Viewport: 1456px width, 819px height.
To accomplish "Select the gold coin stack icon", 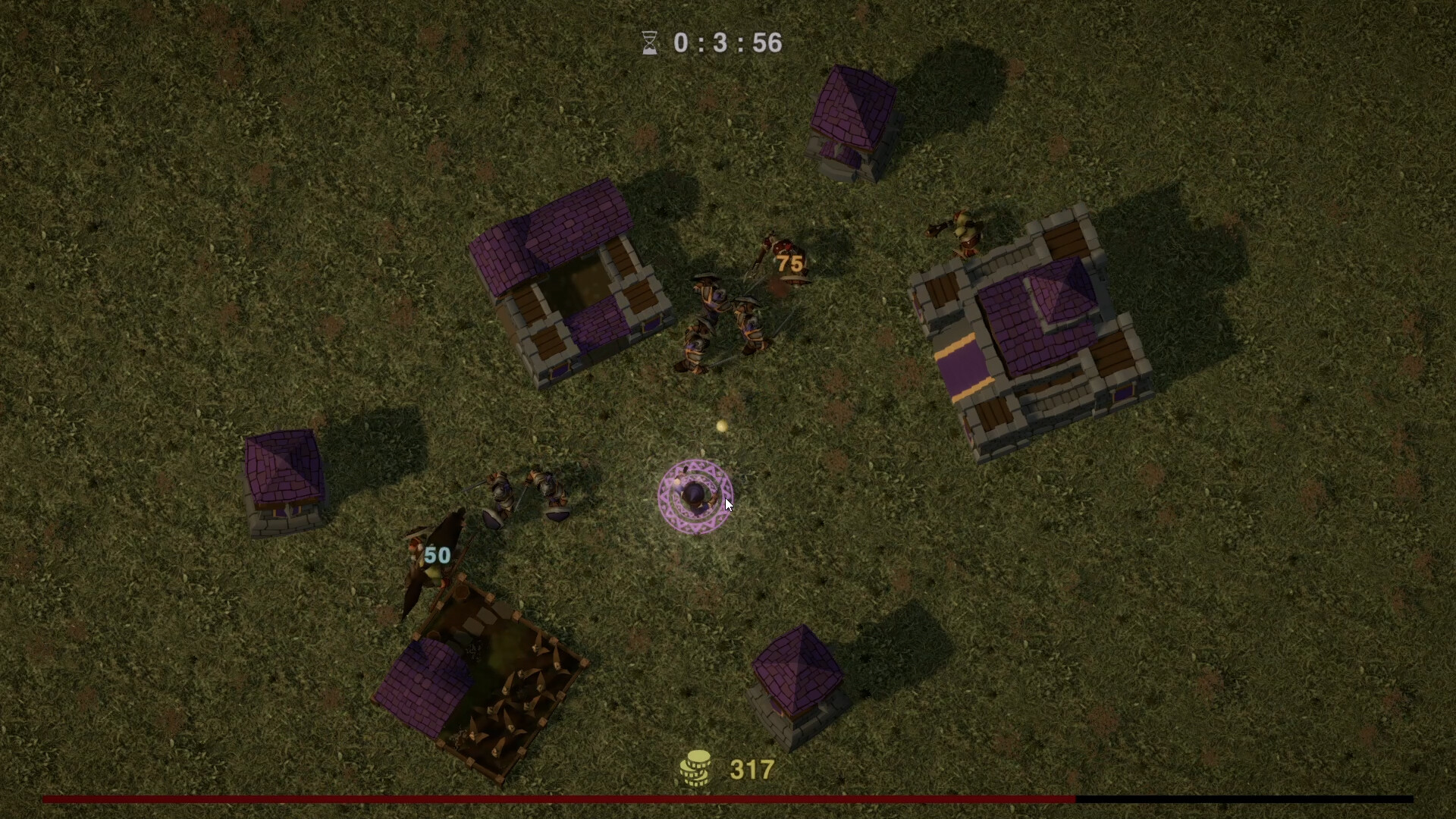I will (697, 767).
